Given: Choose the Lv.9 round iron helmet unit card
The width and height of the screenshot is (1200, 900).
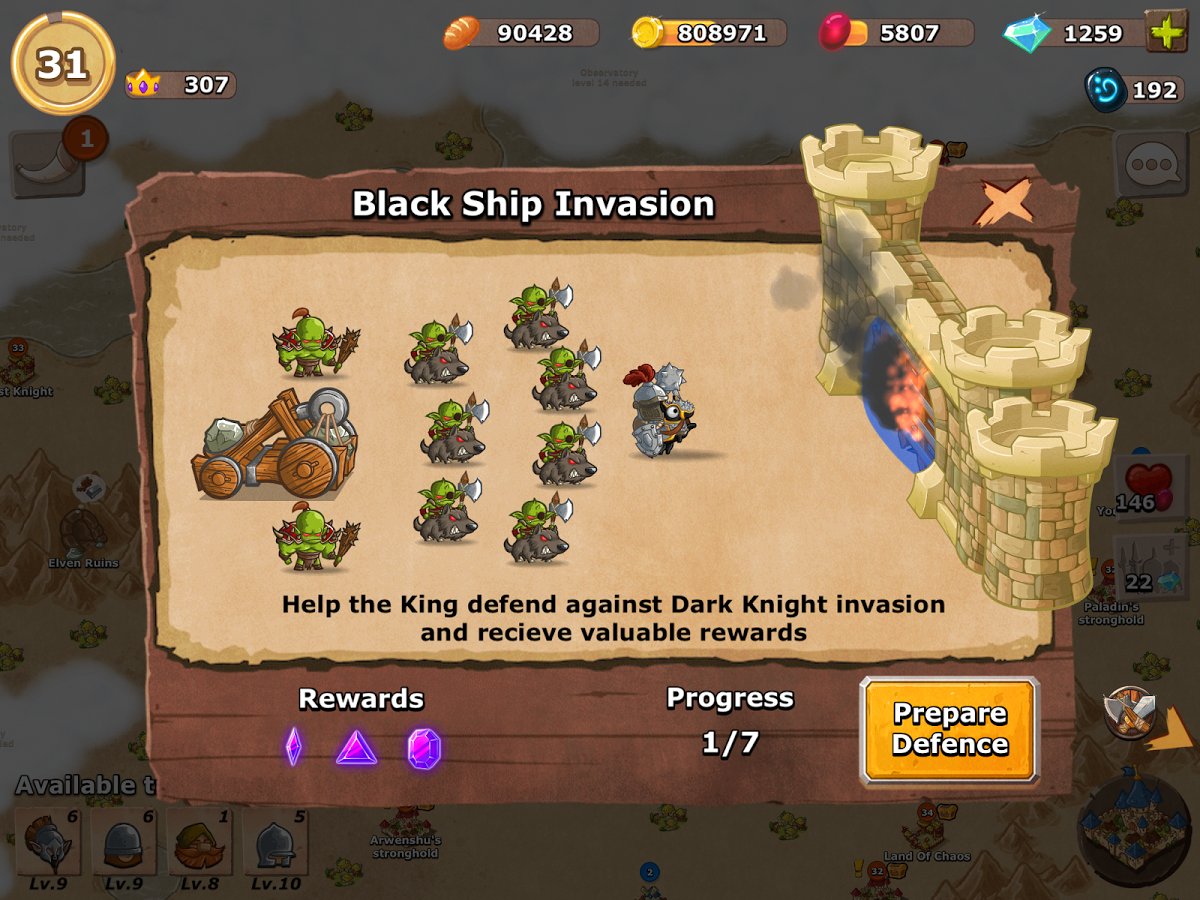Looking at the screenshot, I should [x=123, y=845].
